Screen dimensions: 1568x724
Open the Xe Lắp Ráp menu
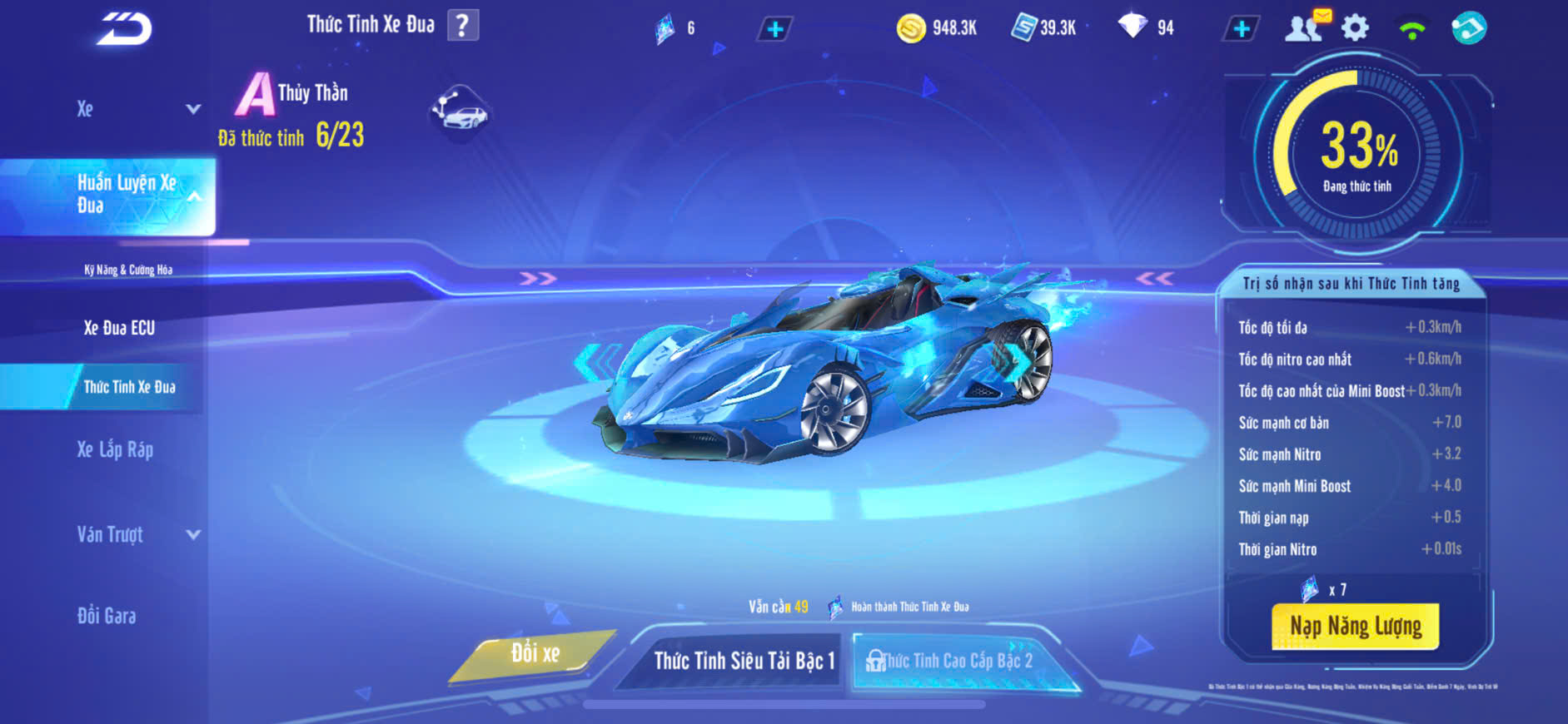(x=115, y=450)
